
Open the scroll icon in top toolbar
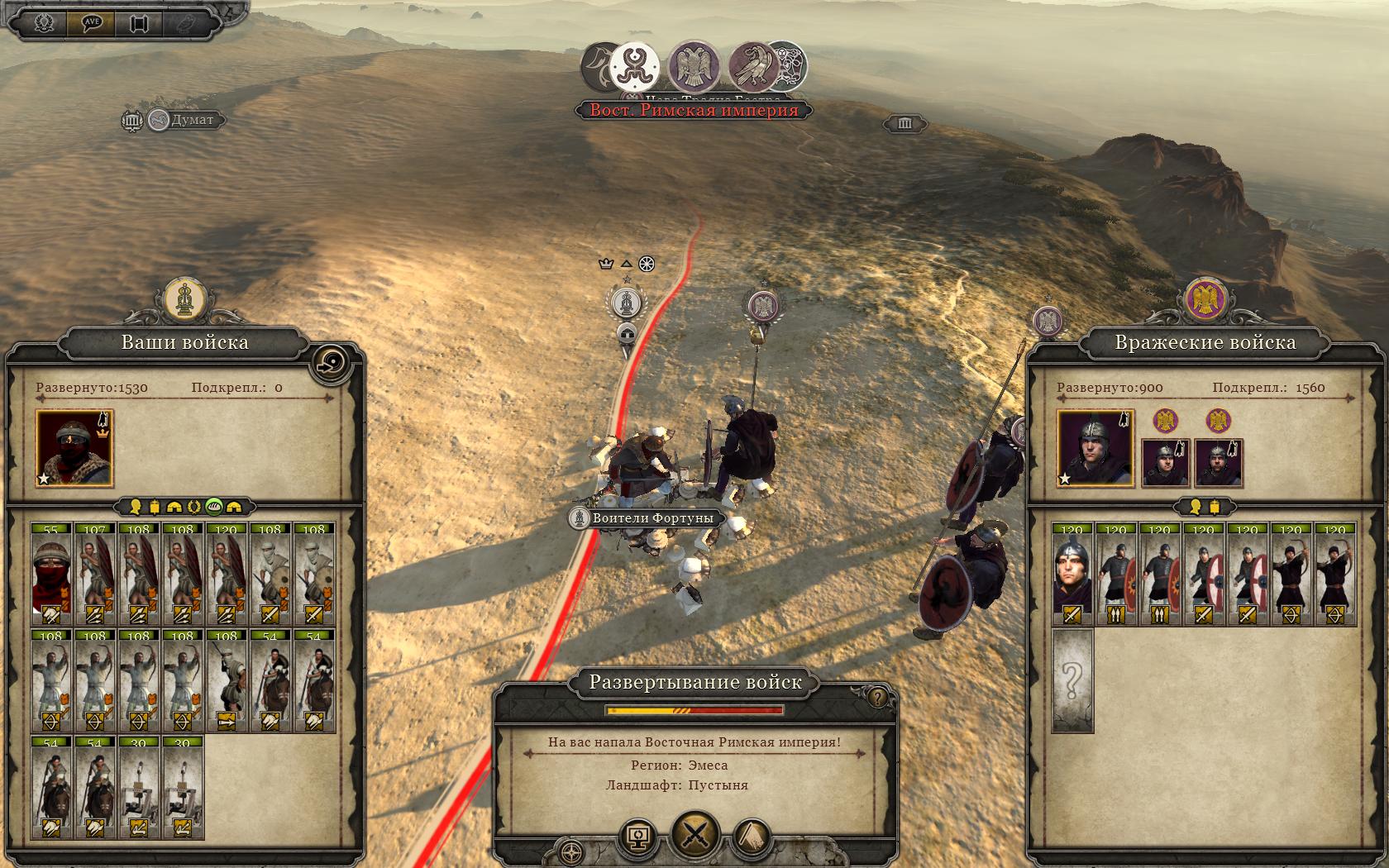point(139,23)
